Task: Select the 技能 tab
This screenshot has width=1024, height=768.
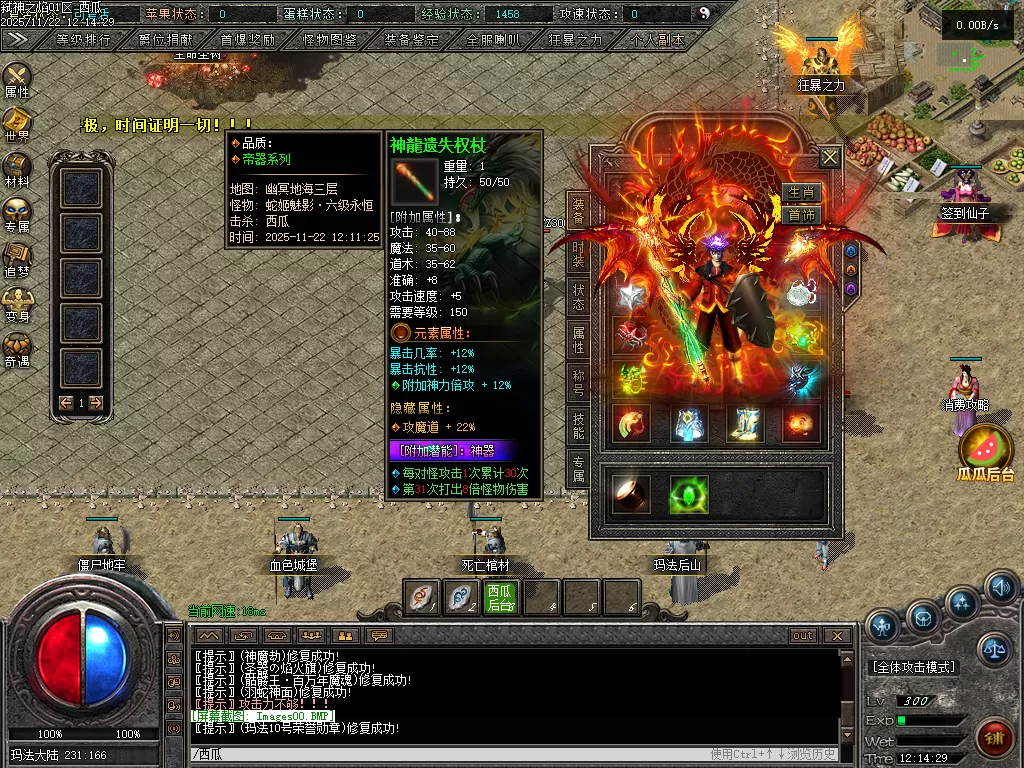Action: [578, 425]
